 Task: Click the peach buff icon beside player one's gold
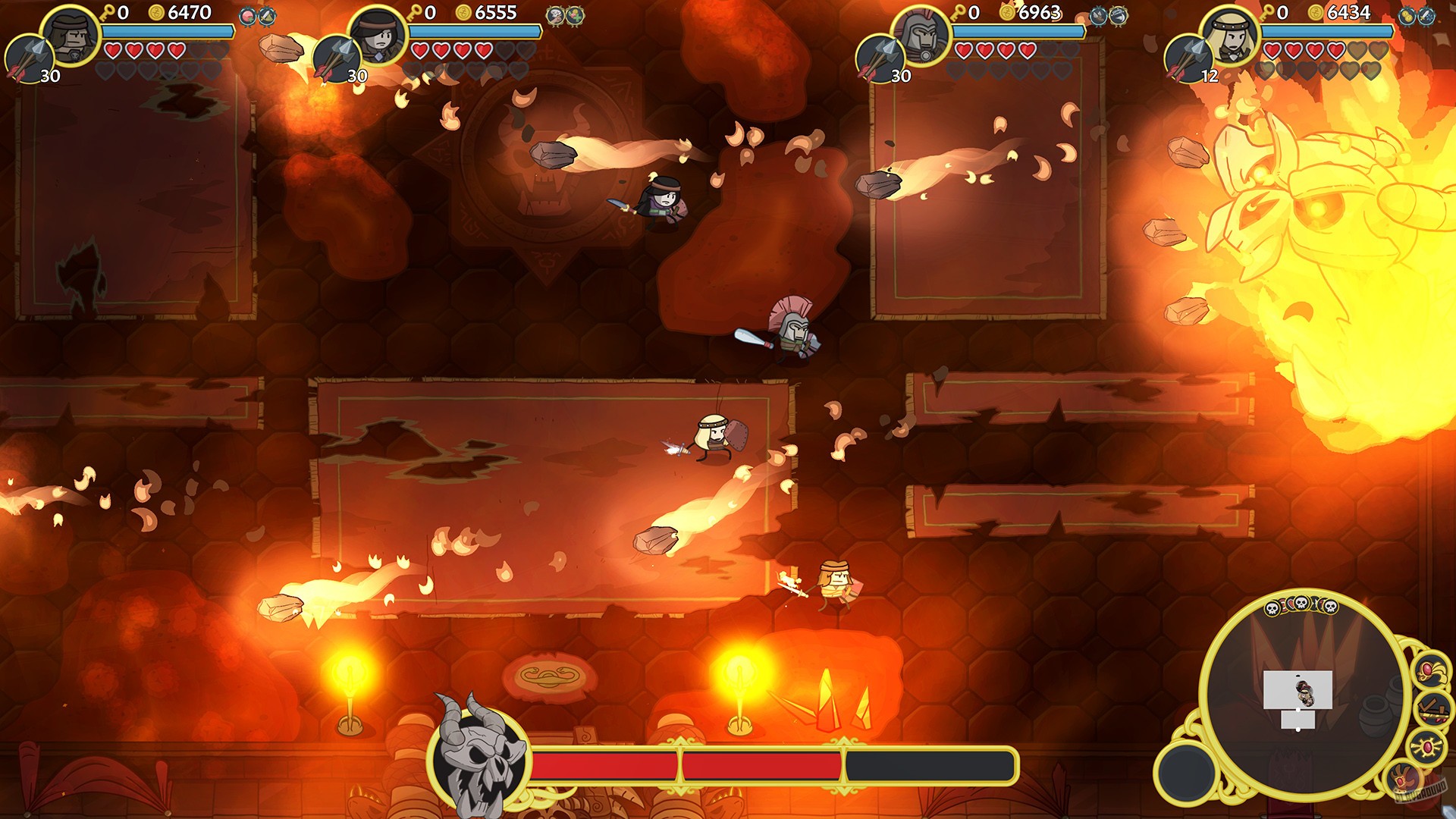pyautogui.click(x=247, y=16)
